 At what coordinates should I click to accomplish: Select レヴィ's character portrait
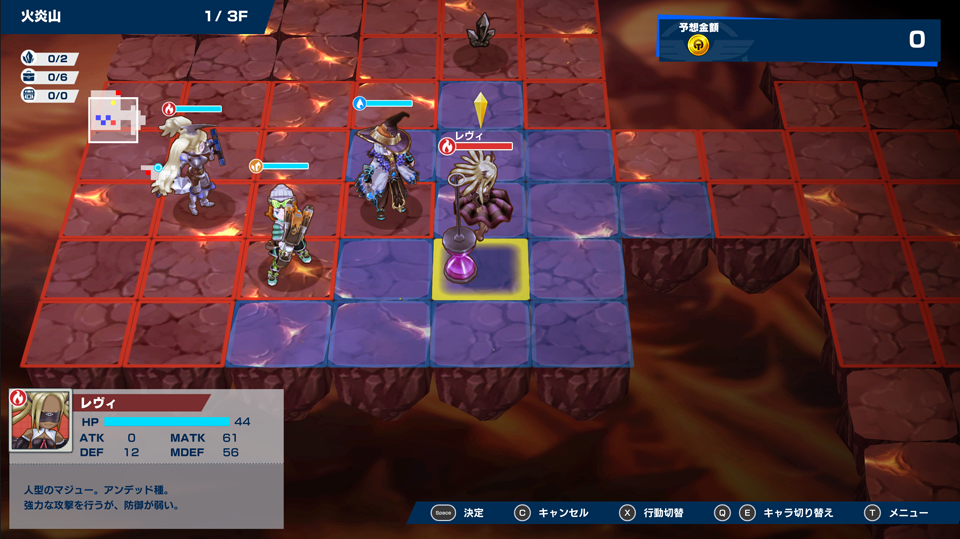click(x=41, y=420)
